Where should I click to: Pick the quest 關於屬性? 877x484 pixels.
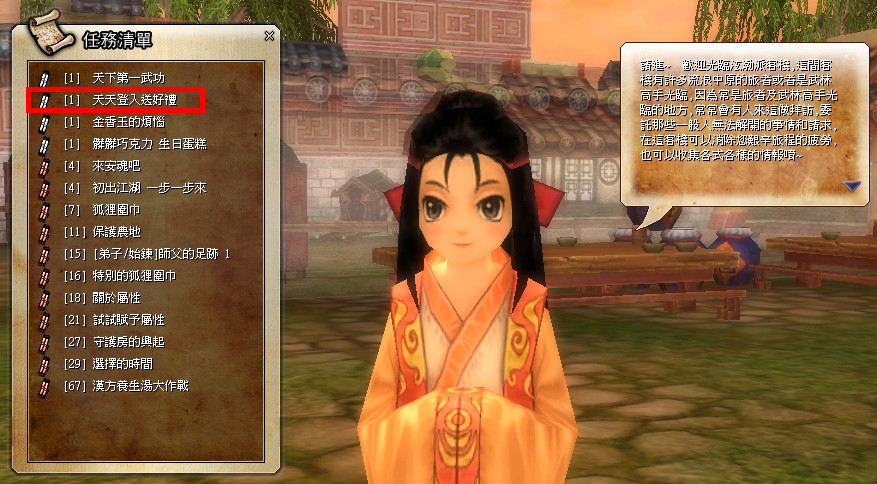point(114,297)
